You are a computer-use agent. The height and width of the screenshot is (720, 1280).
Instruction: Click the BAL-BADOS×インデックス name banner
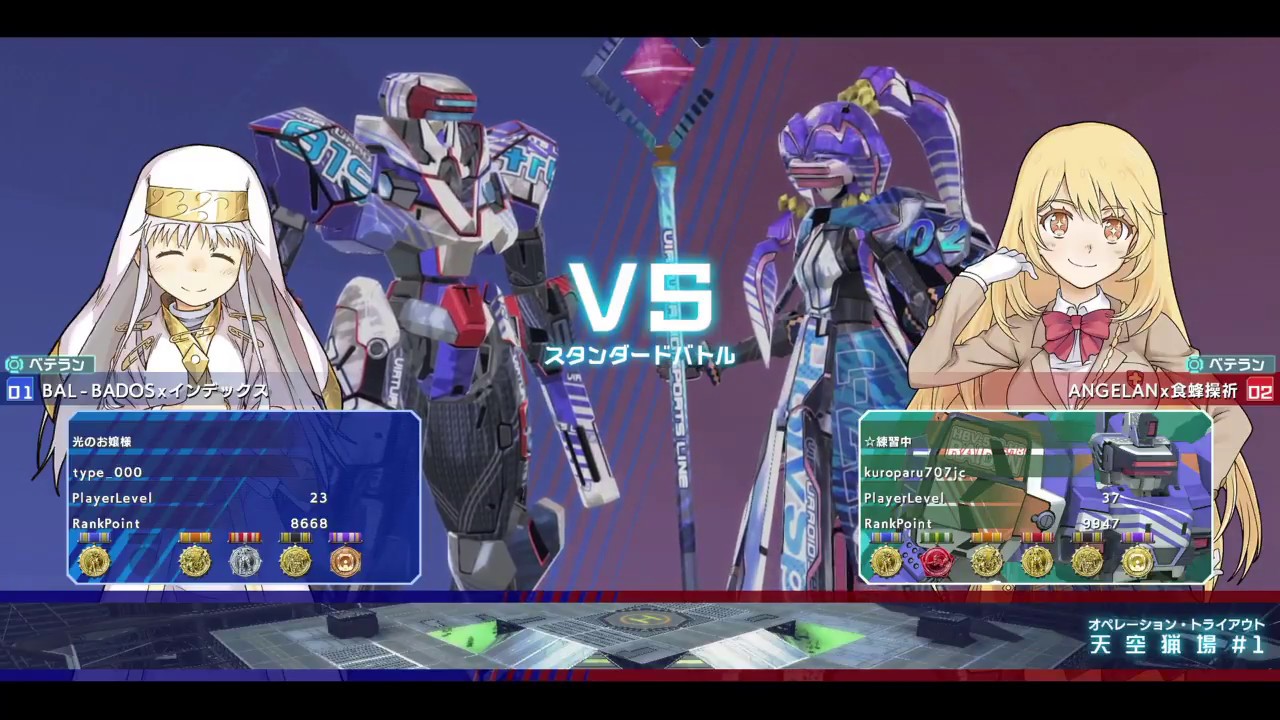point(155,391)
